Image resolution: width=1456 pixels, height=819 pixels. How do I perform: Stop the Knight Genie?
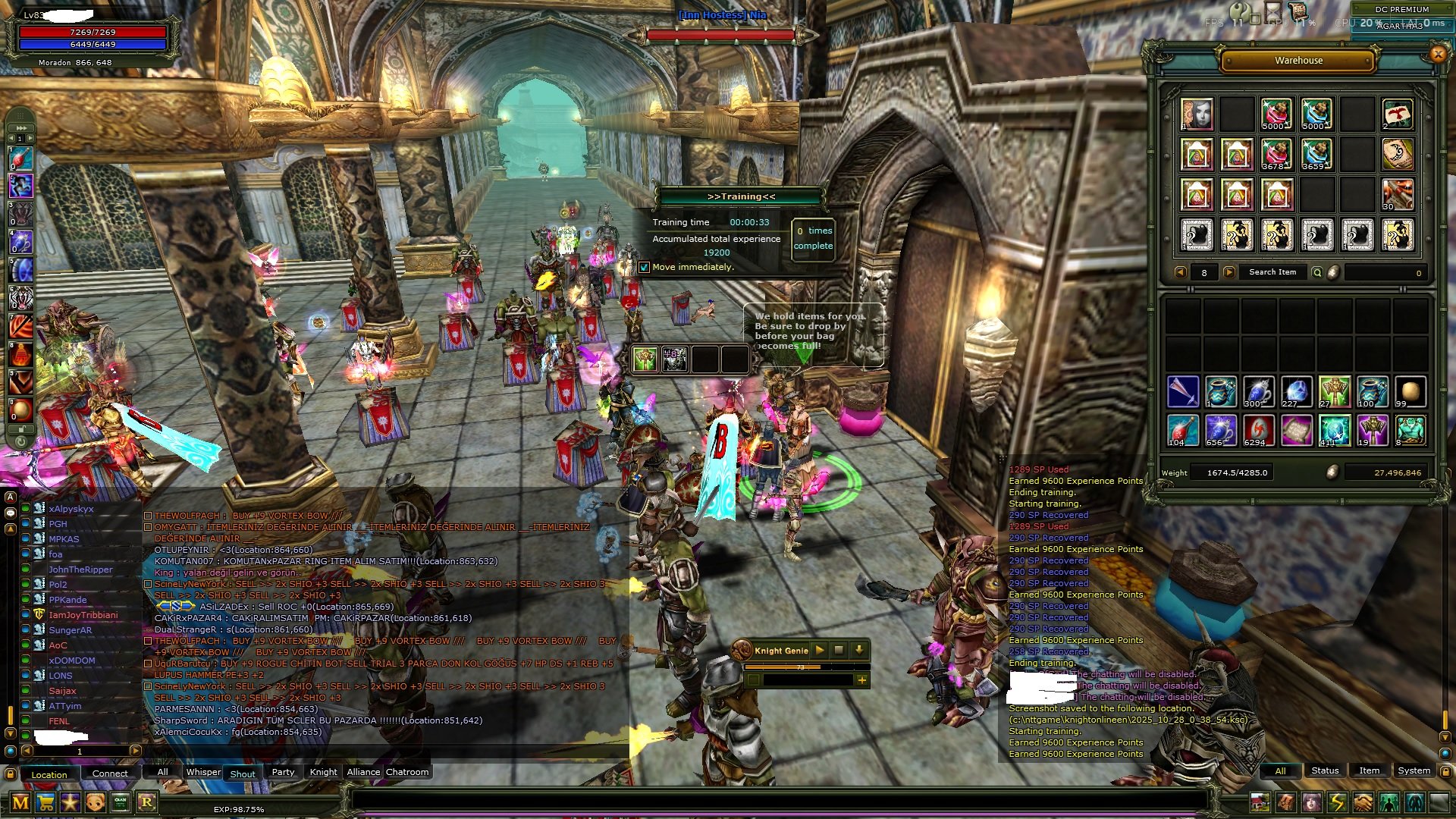tap(839, 650)
